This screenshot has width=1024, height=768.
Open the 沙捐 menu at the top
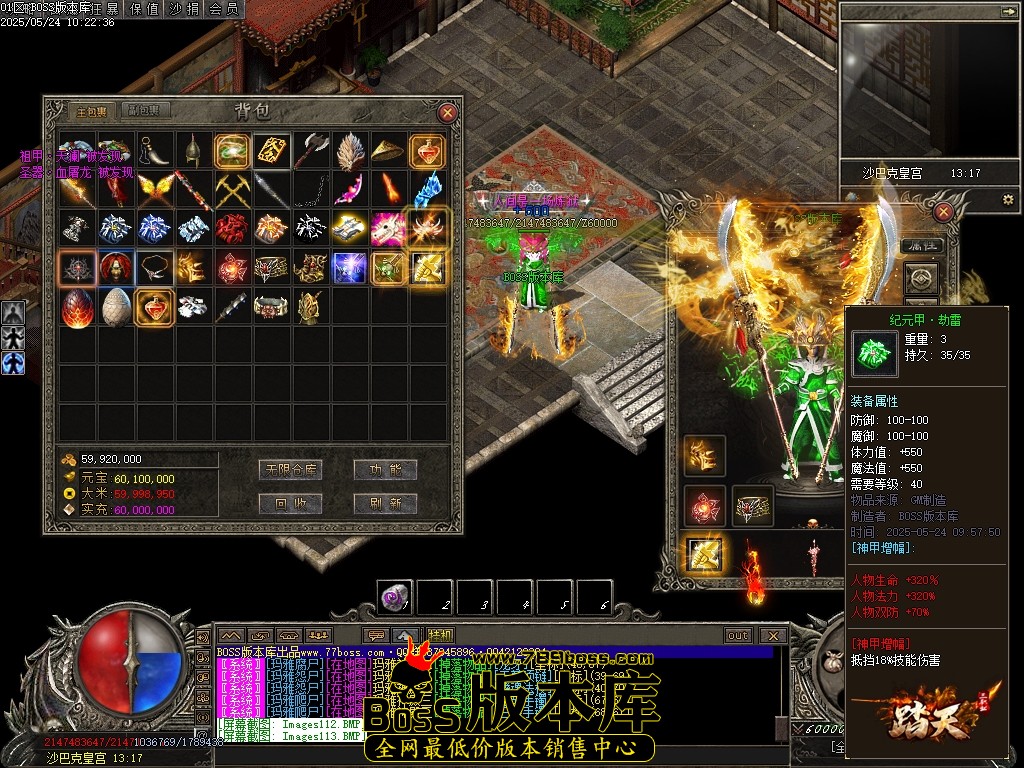[x=185, y=9]
